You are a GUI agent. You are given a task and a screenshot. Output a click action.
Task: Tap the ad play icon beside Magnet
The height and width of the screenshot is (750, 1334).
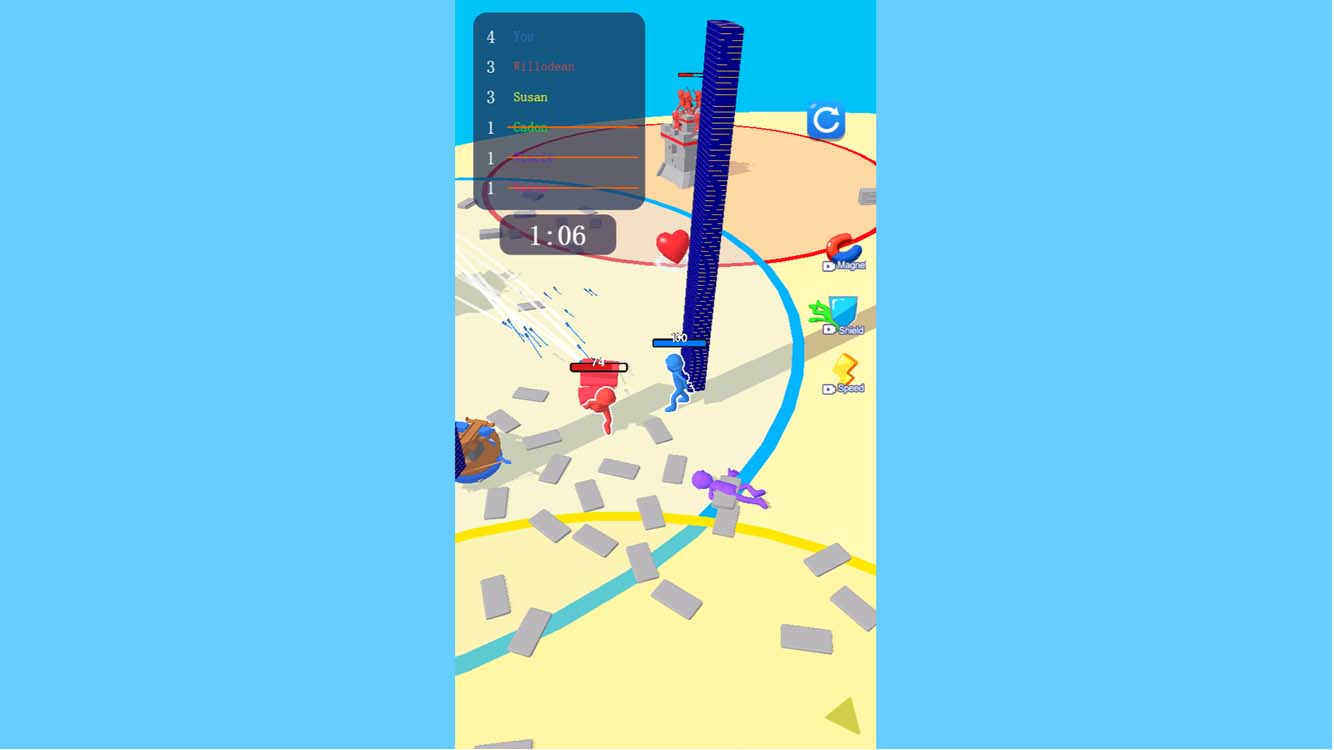pyautogui.click(x=828, y=264)
